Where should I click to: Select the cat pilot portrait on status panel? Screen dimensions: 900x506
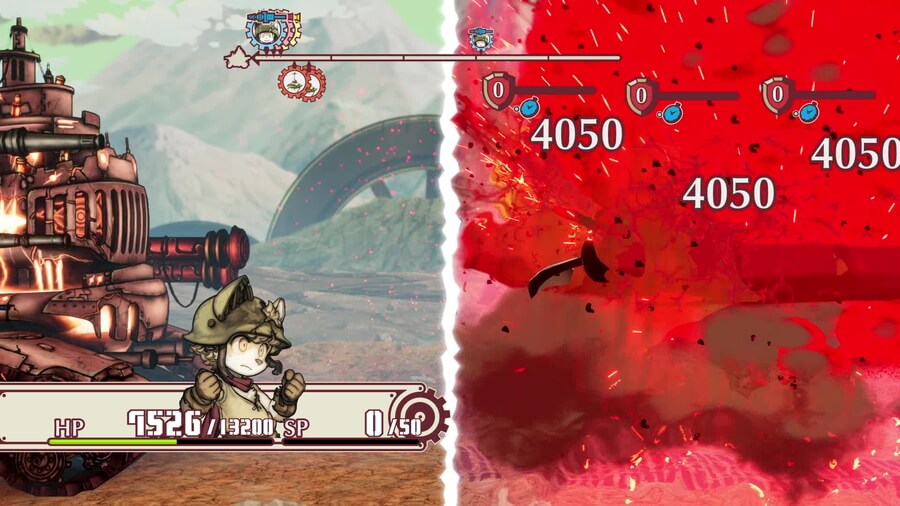pos(241,350)
